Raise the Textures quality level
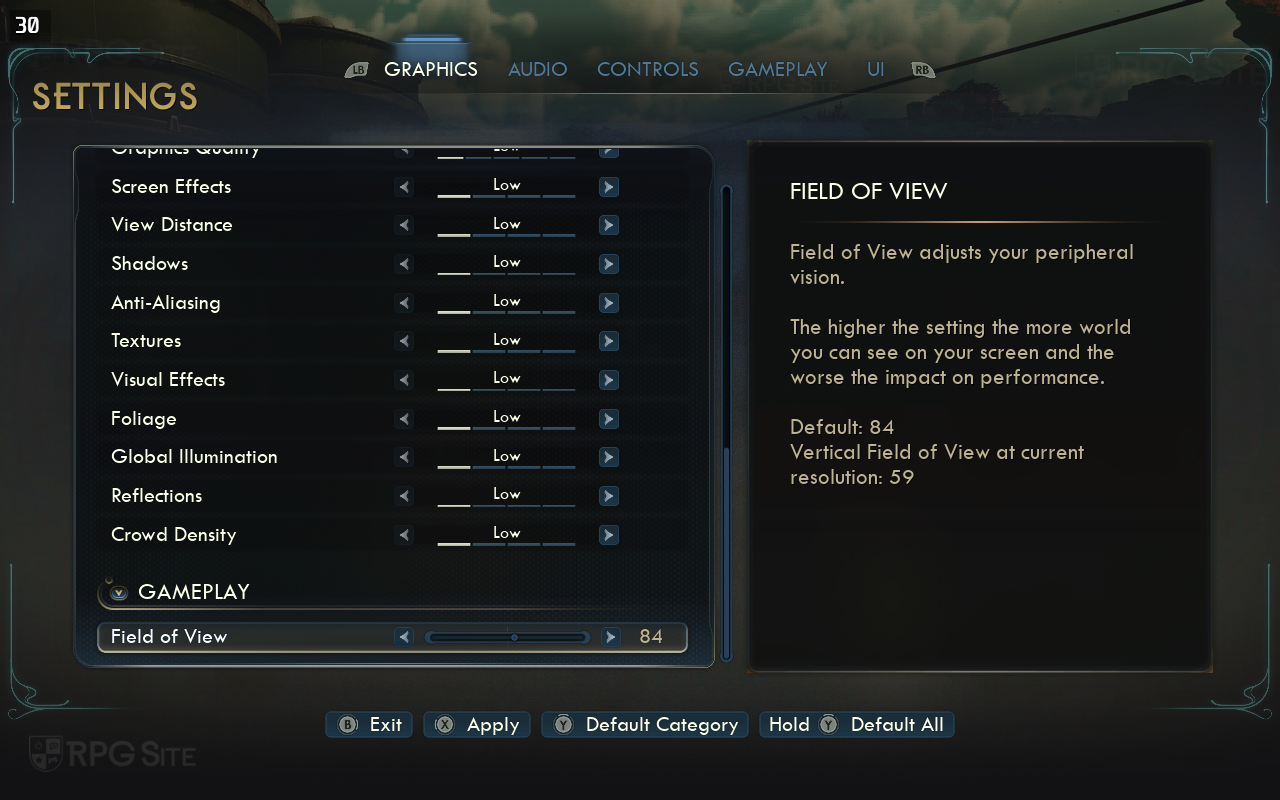The image size is (1280, 800). 608,341
